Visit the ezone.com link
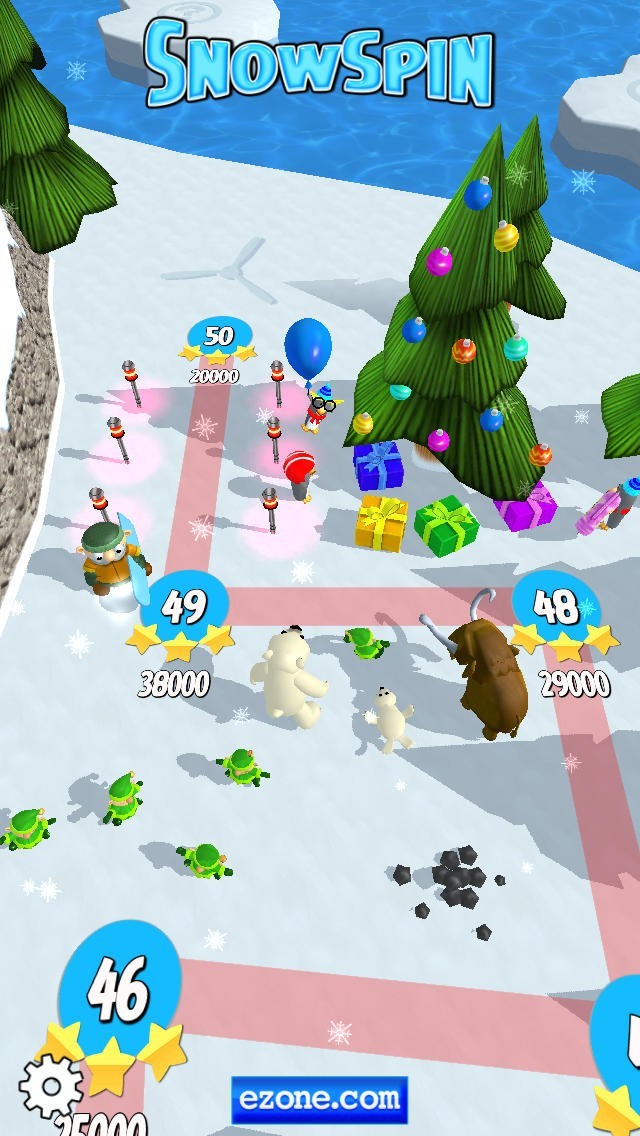This screenshot has height=1136, width=640. (319, 1100)
